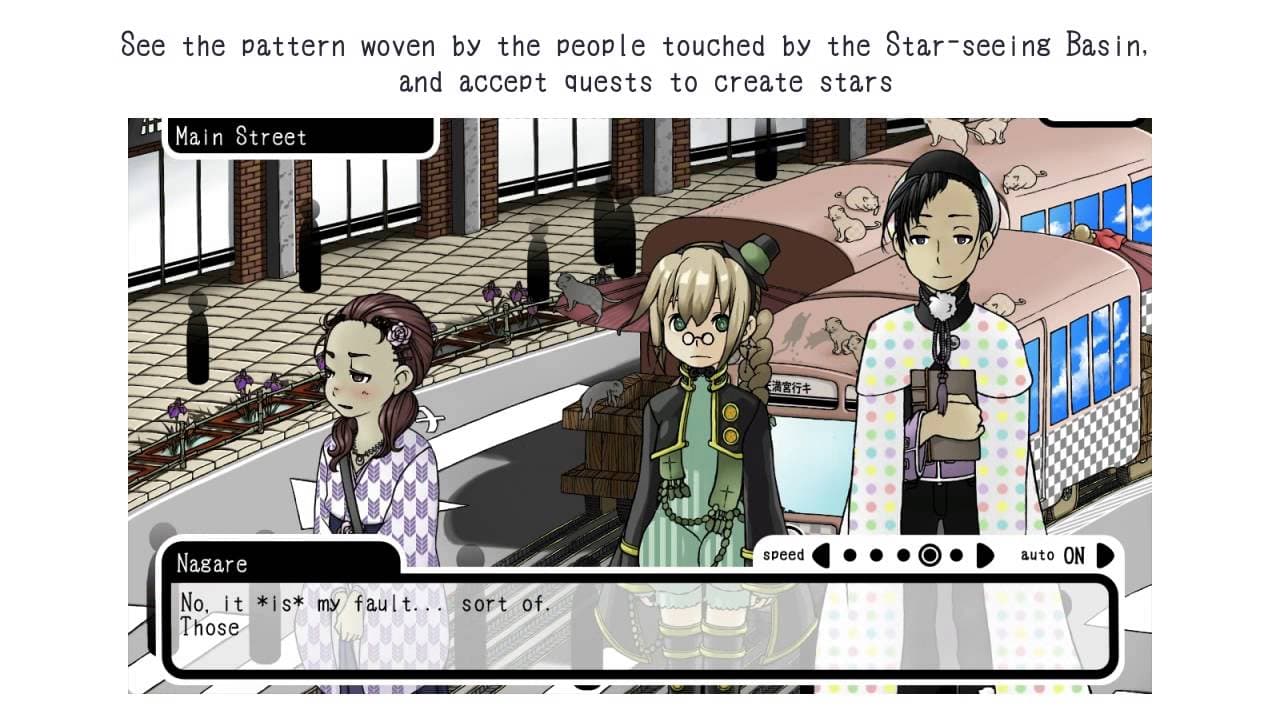Select the fifth speed dot

(955, 555)
